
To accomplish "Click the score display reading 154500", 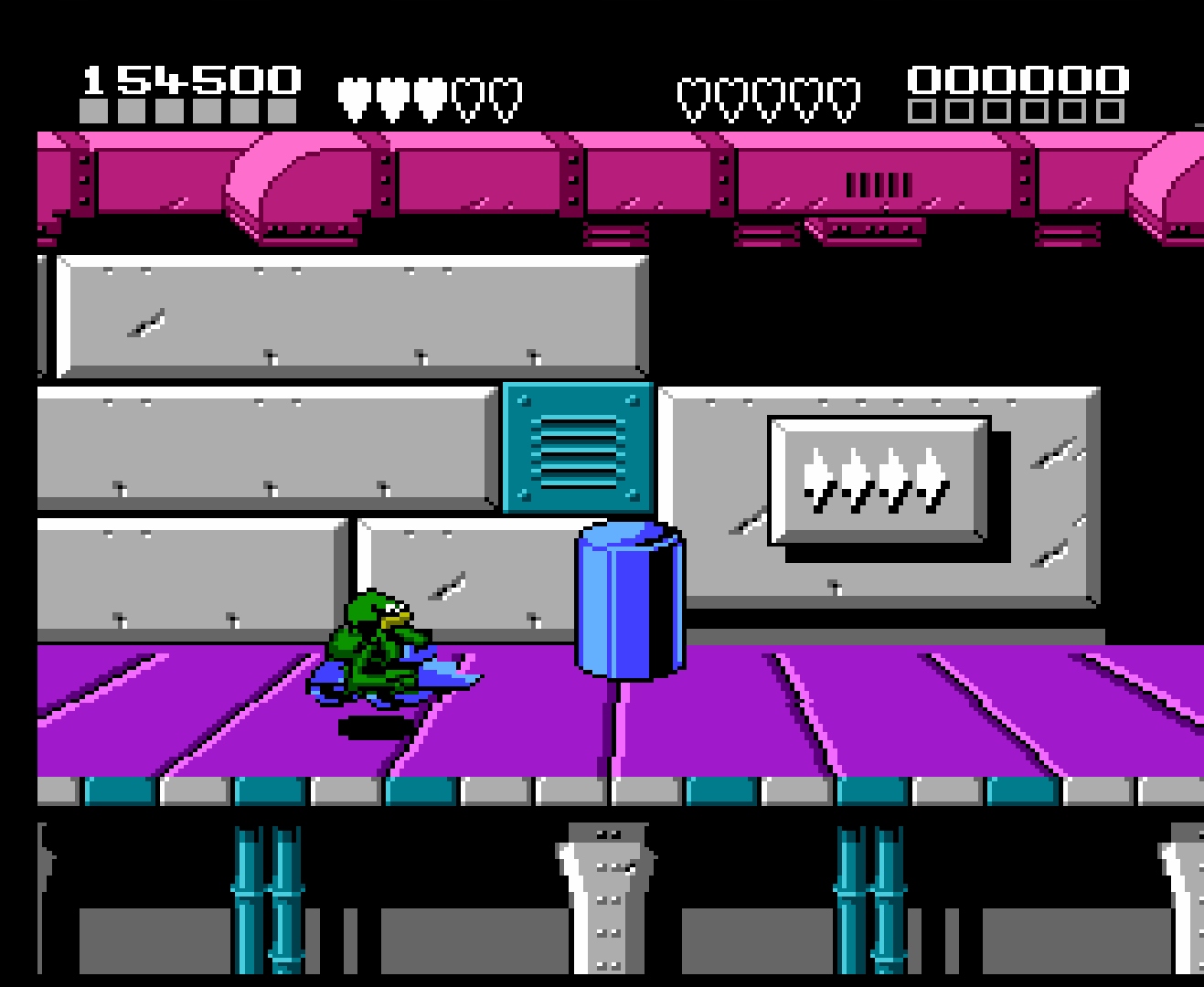I will click(x=190, y=78).
